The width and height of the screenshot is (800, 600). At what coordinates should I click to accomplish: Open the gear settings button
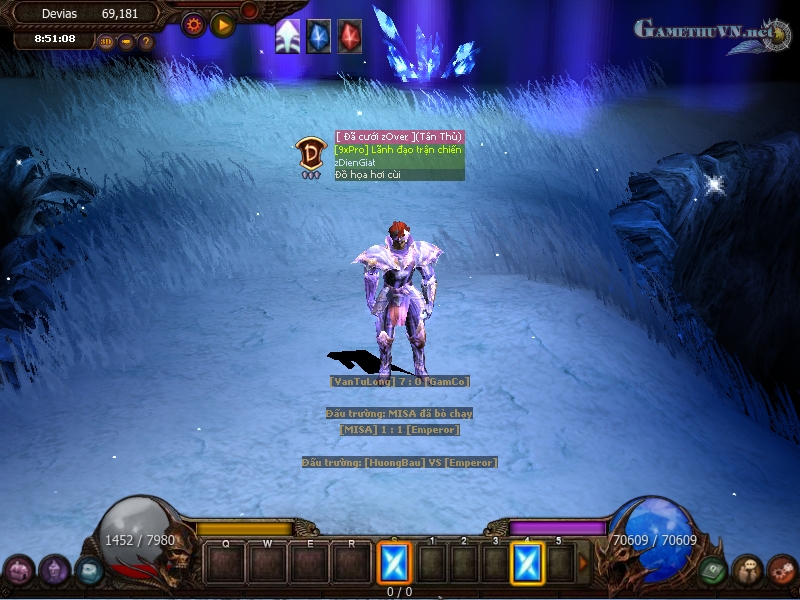point(193,23)
